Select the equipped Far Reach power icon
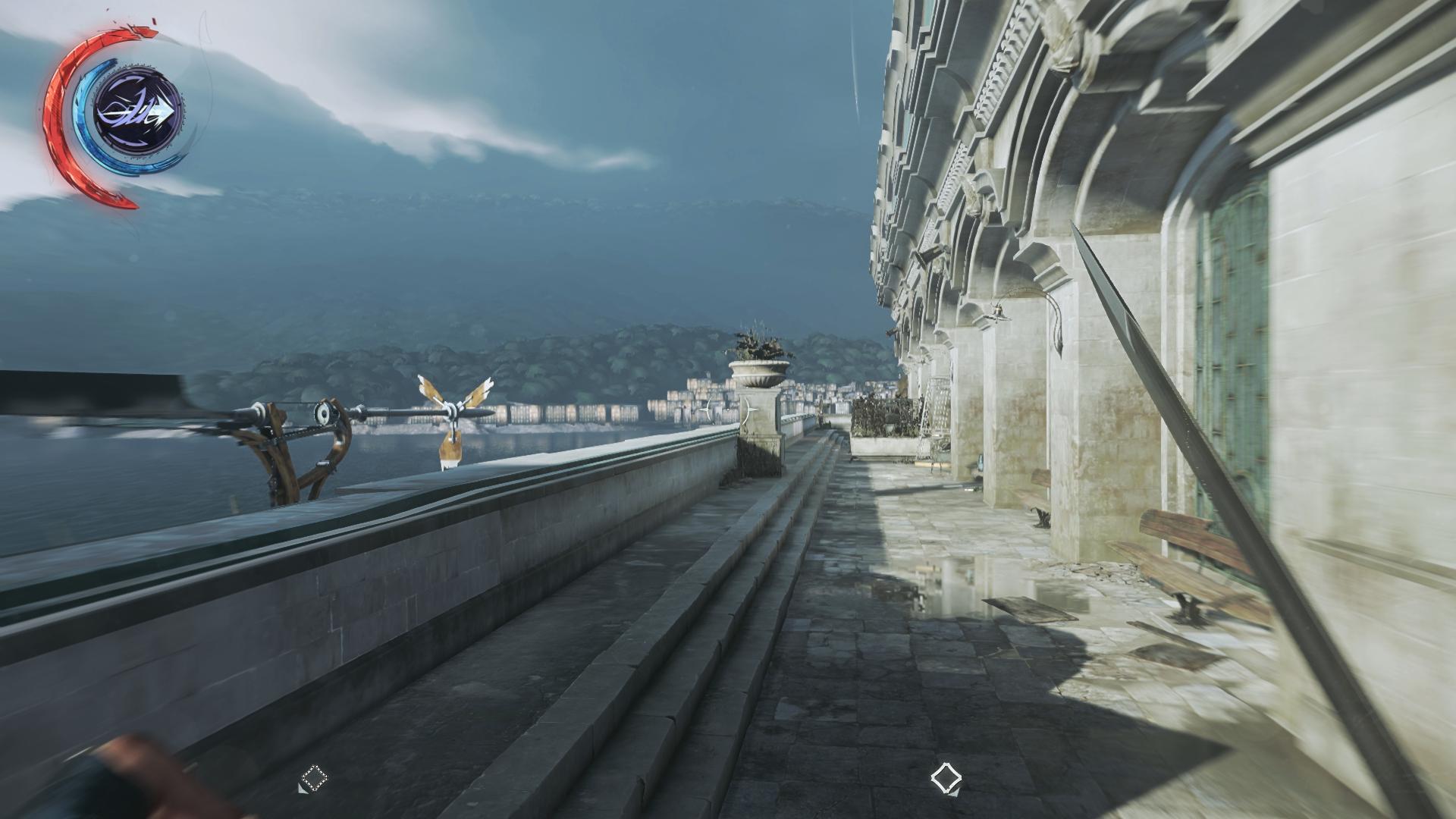This screenshot has width=1456, height=819. [x=137, y=111]
